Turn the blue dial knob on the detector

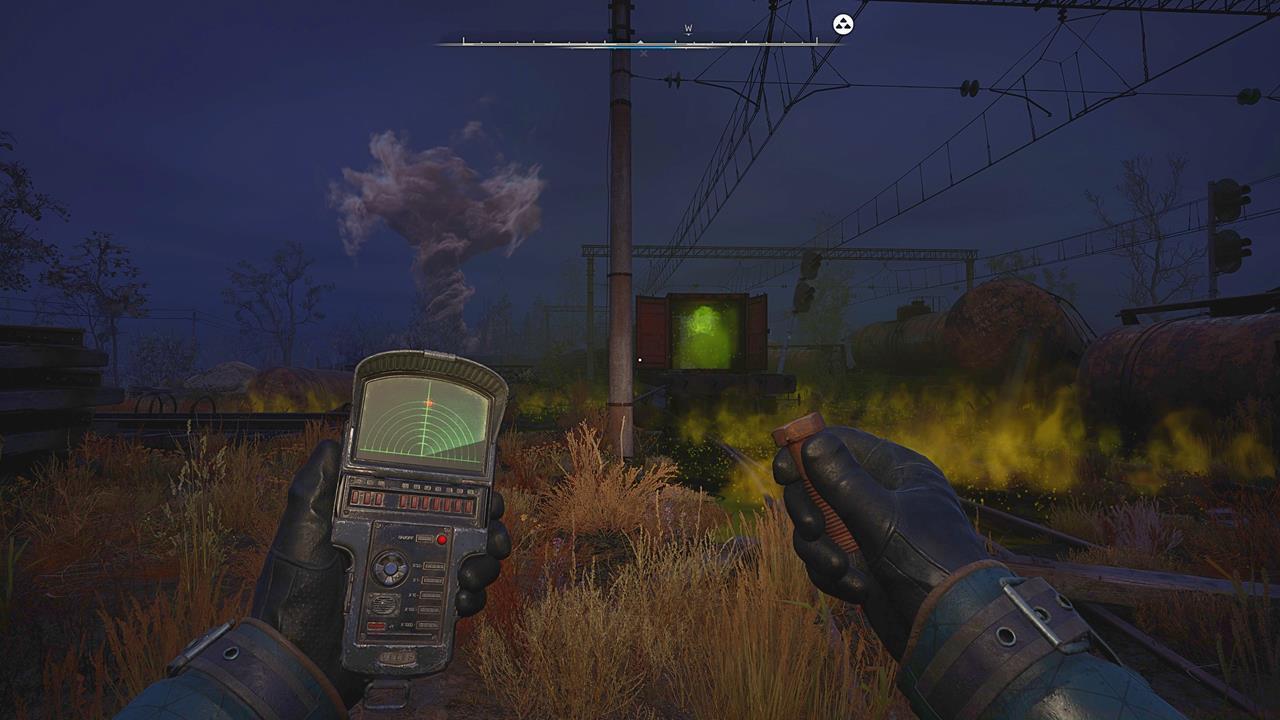pyautogui.click(x=390, y=569)
